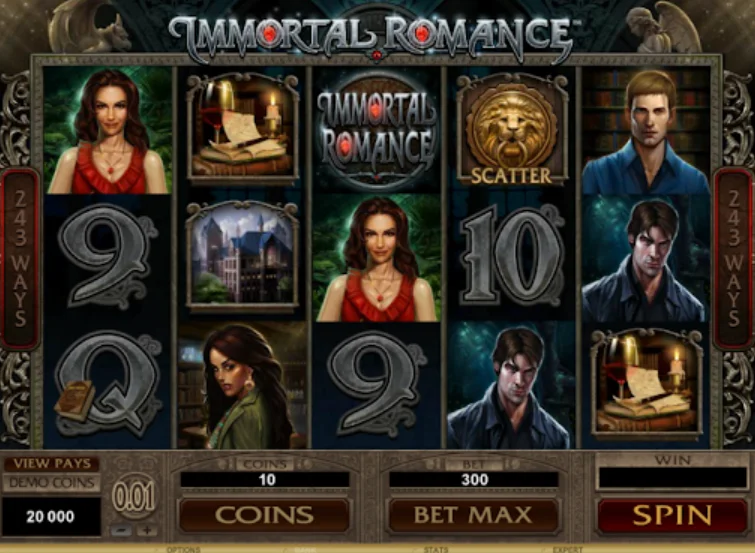The width and height of the screenshot is (755, 553).
Task: Click the 0.01 coin value chip
Action: click(x=133, y=497)
